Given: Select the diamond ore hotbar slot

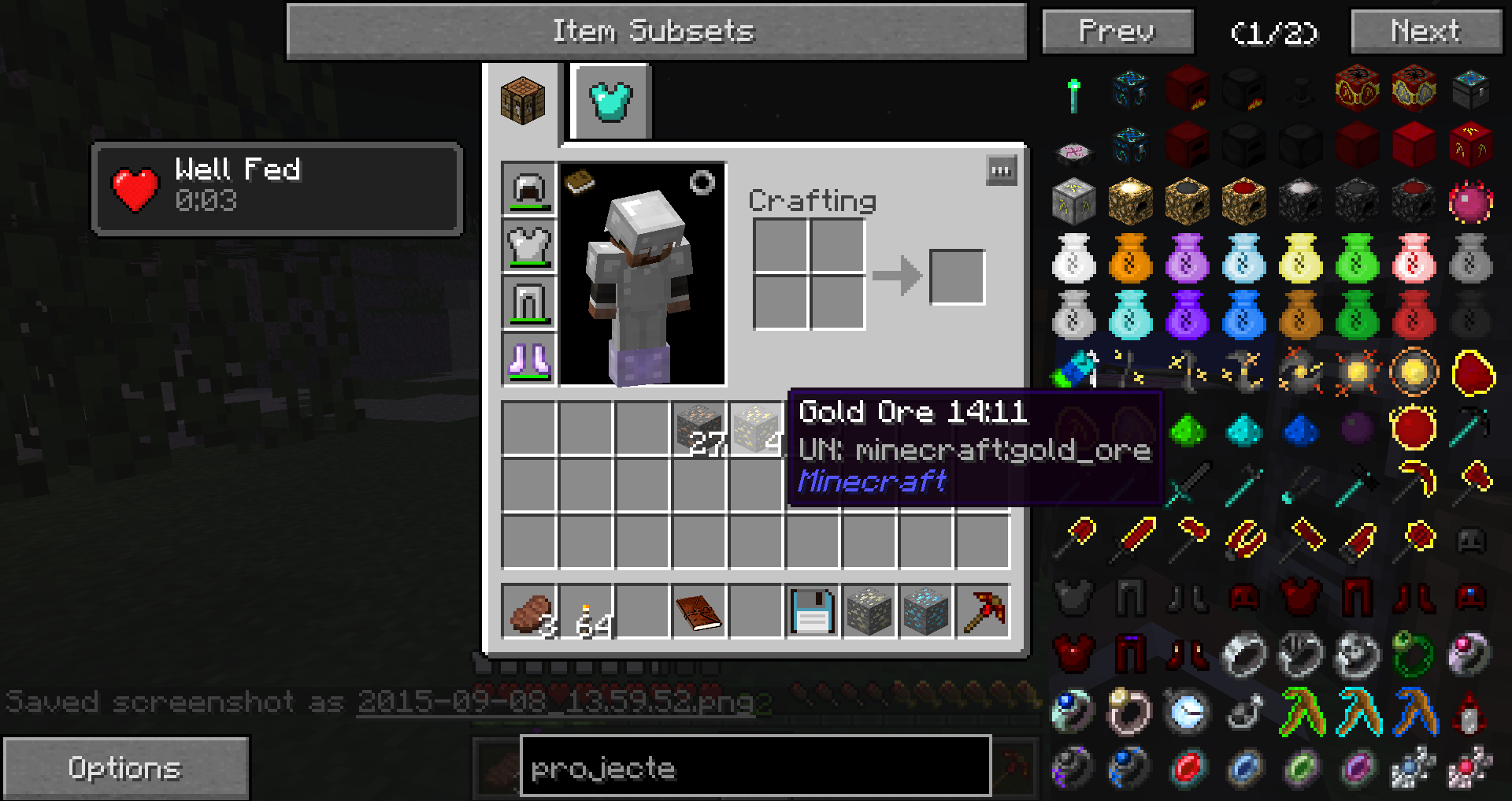Looking at the screenshot, I should click(926, 611).
